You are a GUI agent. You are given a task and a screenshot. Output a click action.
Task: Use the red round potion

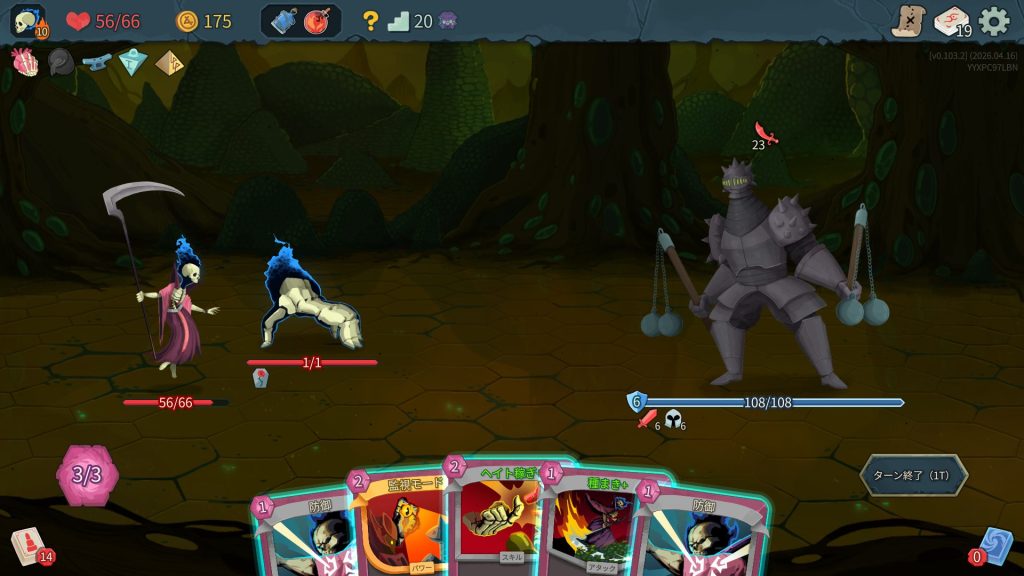(318, 21)
